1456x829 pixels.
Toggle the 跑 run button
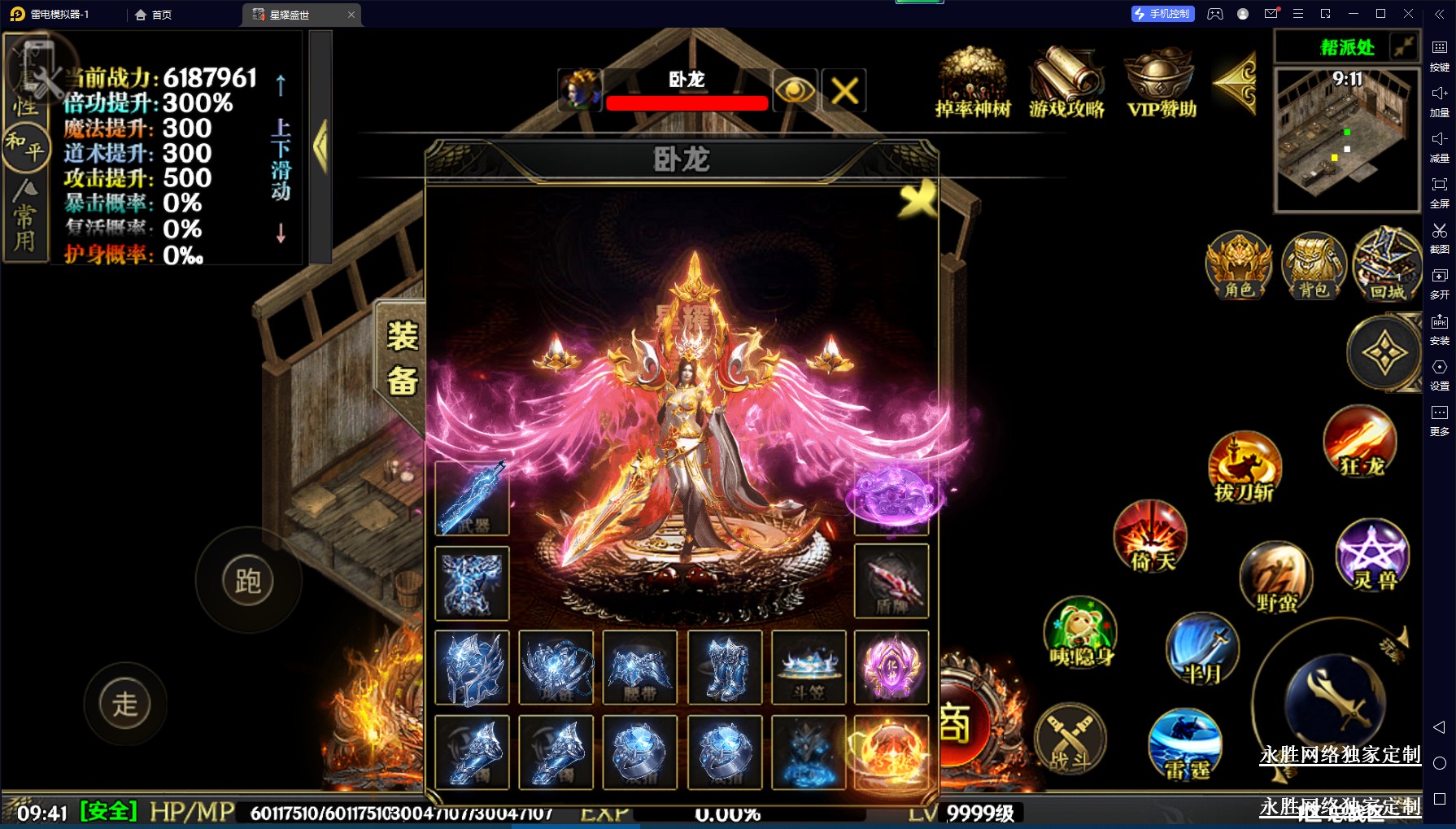pyautogui.click(x=248, y=581)
